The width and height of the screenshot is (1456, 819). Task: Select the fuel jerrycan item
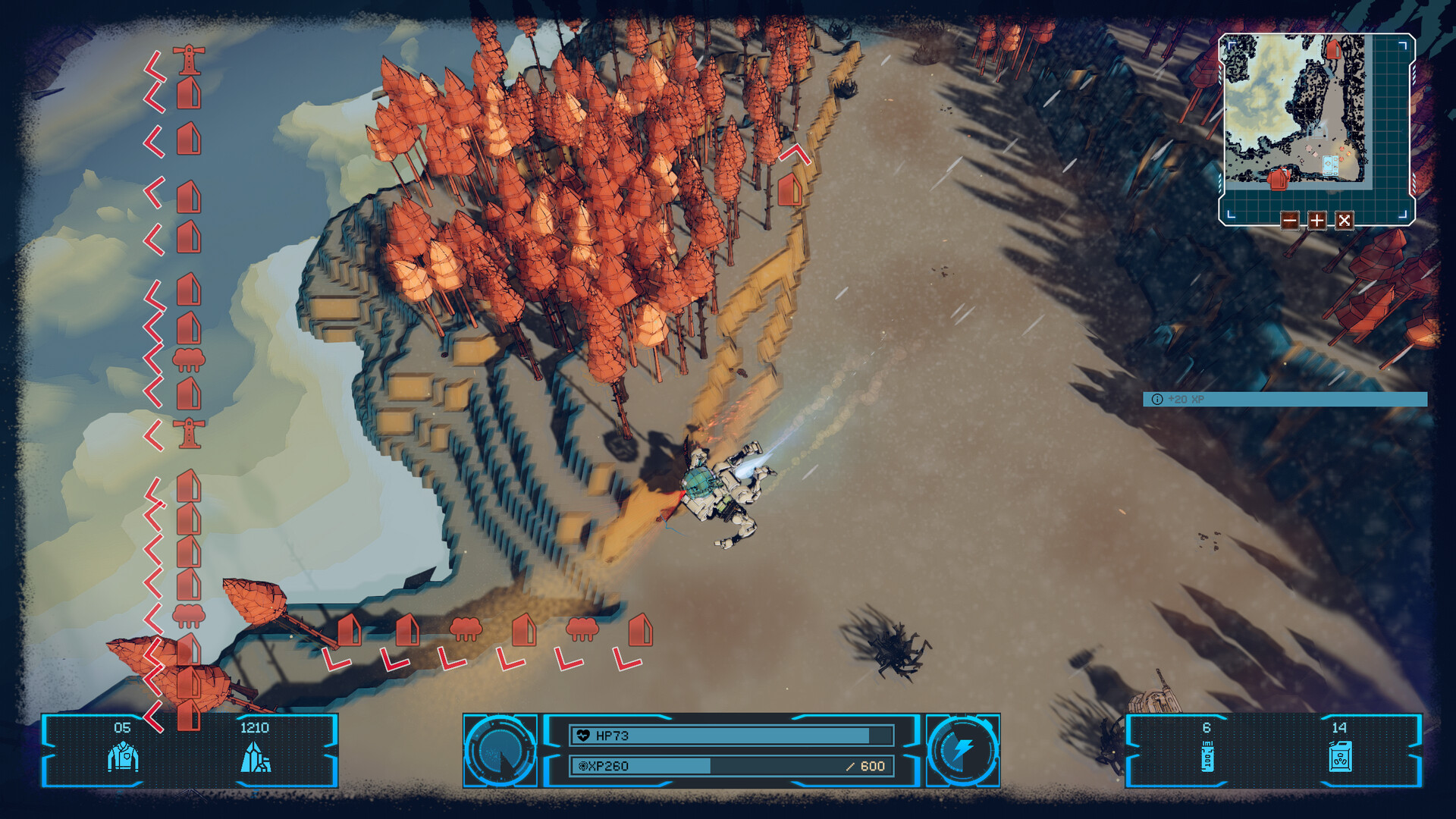click(x=1340, y=757)
